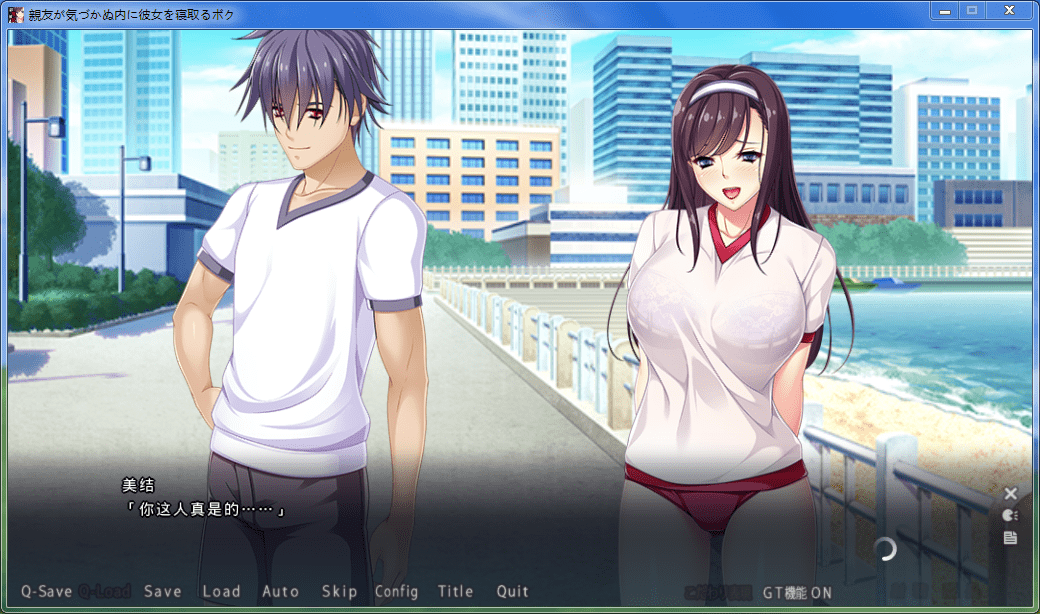Choose Quit on the bottom menu
This screenshot has height=614, width=1040.
[x=512, y=591]
